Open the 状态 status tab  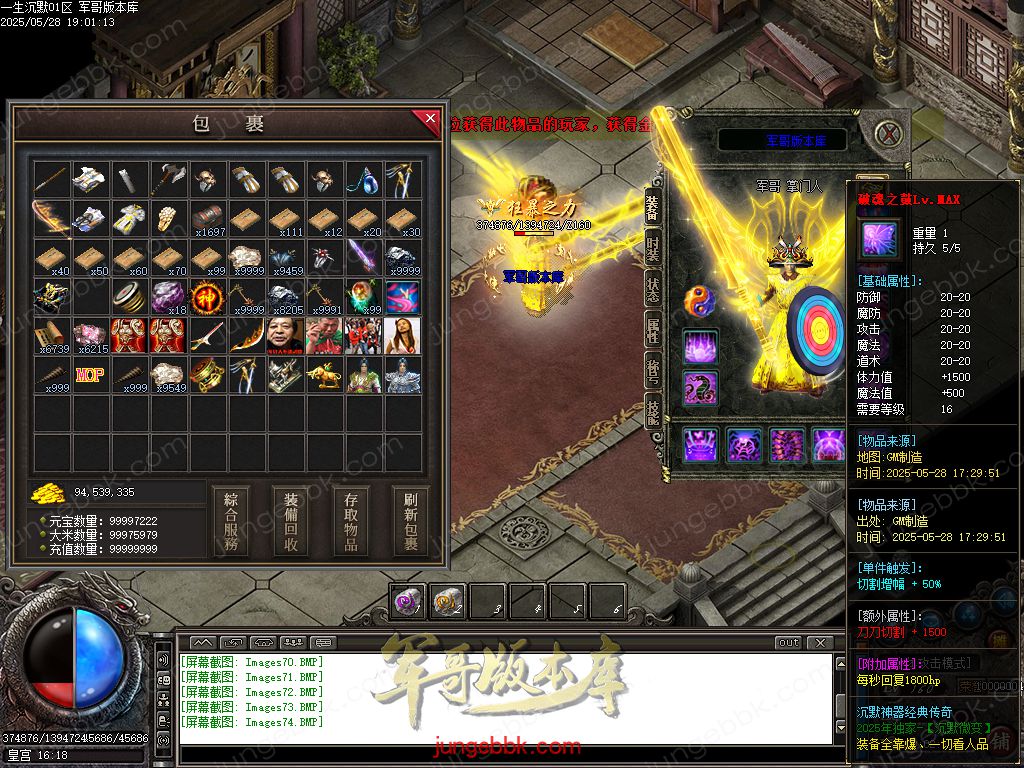652,290
